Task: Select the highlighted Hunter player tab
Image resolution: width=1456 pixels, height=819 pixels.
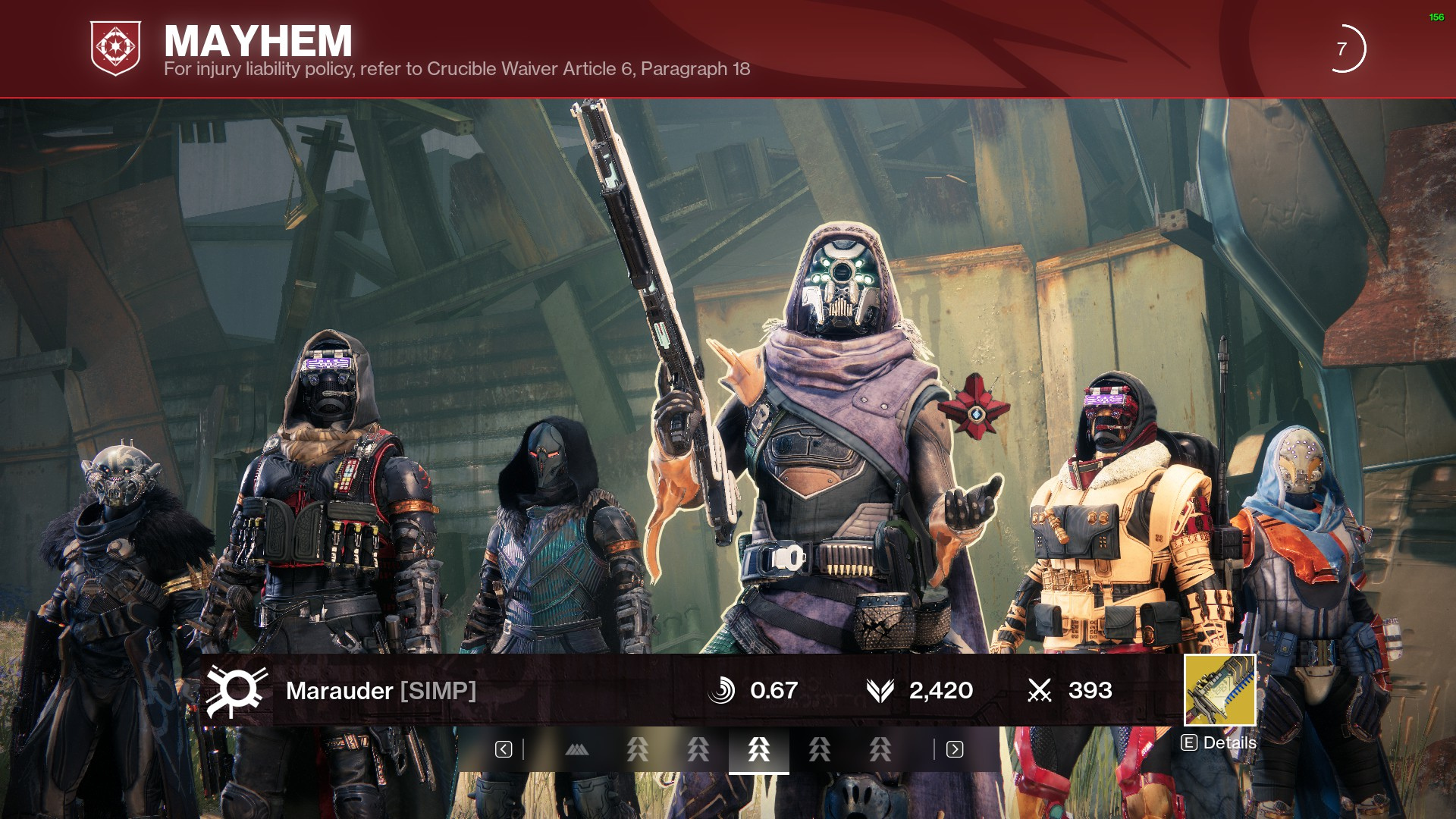Action: 758,750
